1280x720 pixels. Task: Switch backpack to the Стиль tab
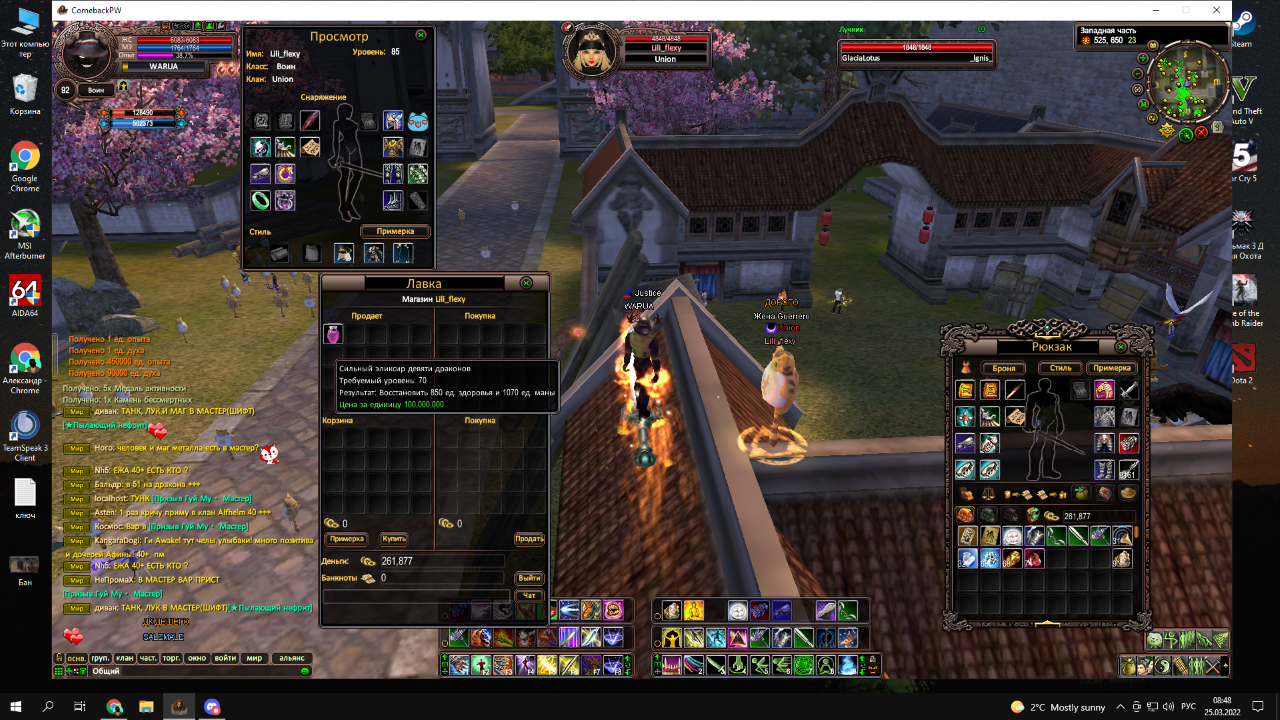[x=1060, y=368]
